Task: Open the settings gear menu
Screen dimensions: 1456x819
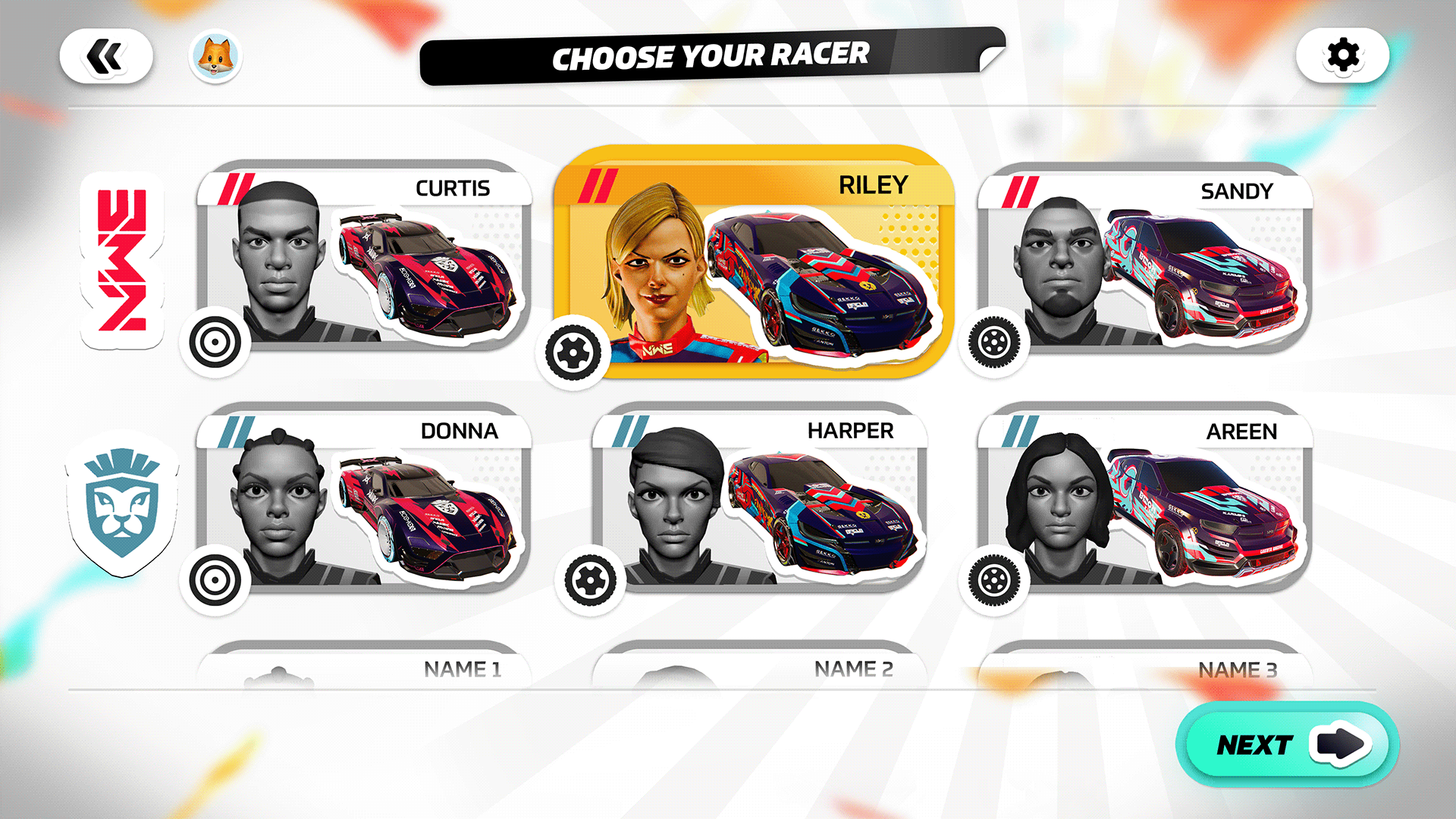Action: pyautogui.click(x=1342, y=55)
